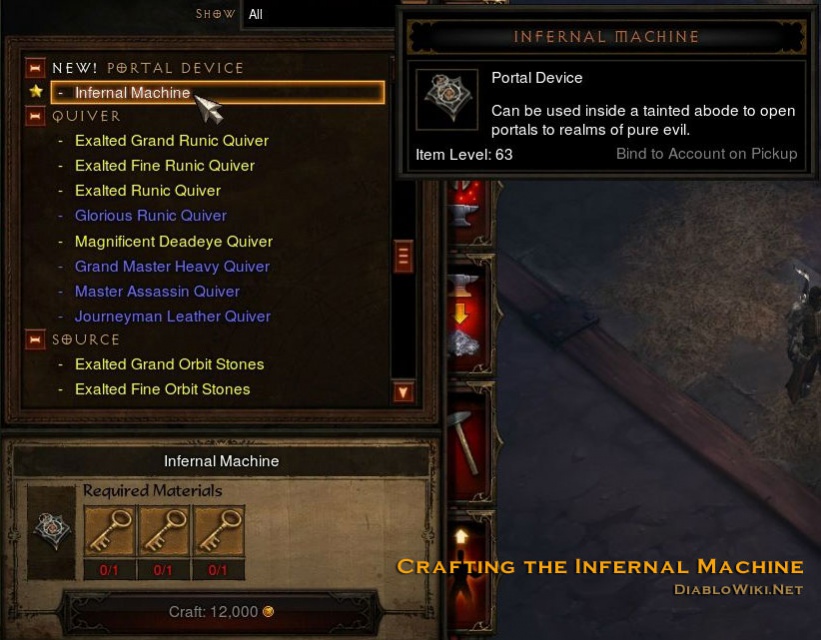
Task: Switch to the hammer tab
Action: coord(465,439)
